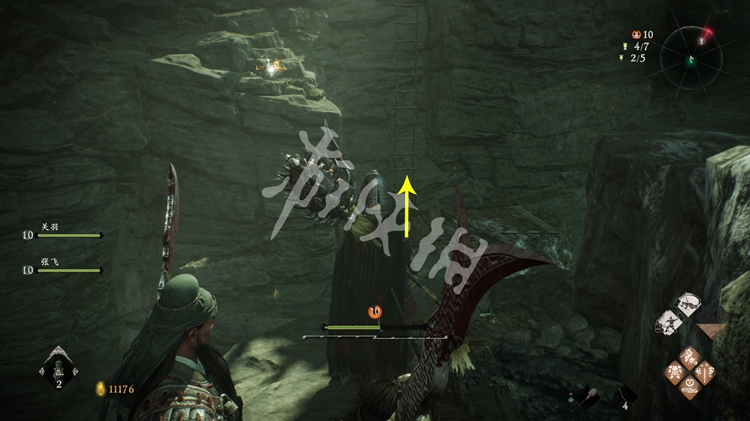Viewport: 750px width, 421px height.
Task: Select the lower white warrior stance icon
Action: point(667,323)
